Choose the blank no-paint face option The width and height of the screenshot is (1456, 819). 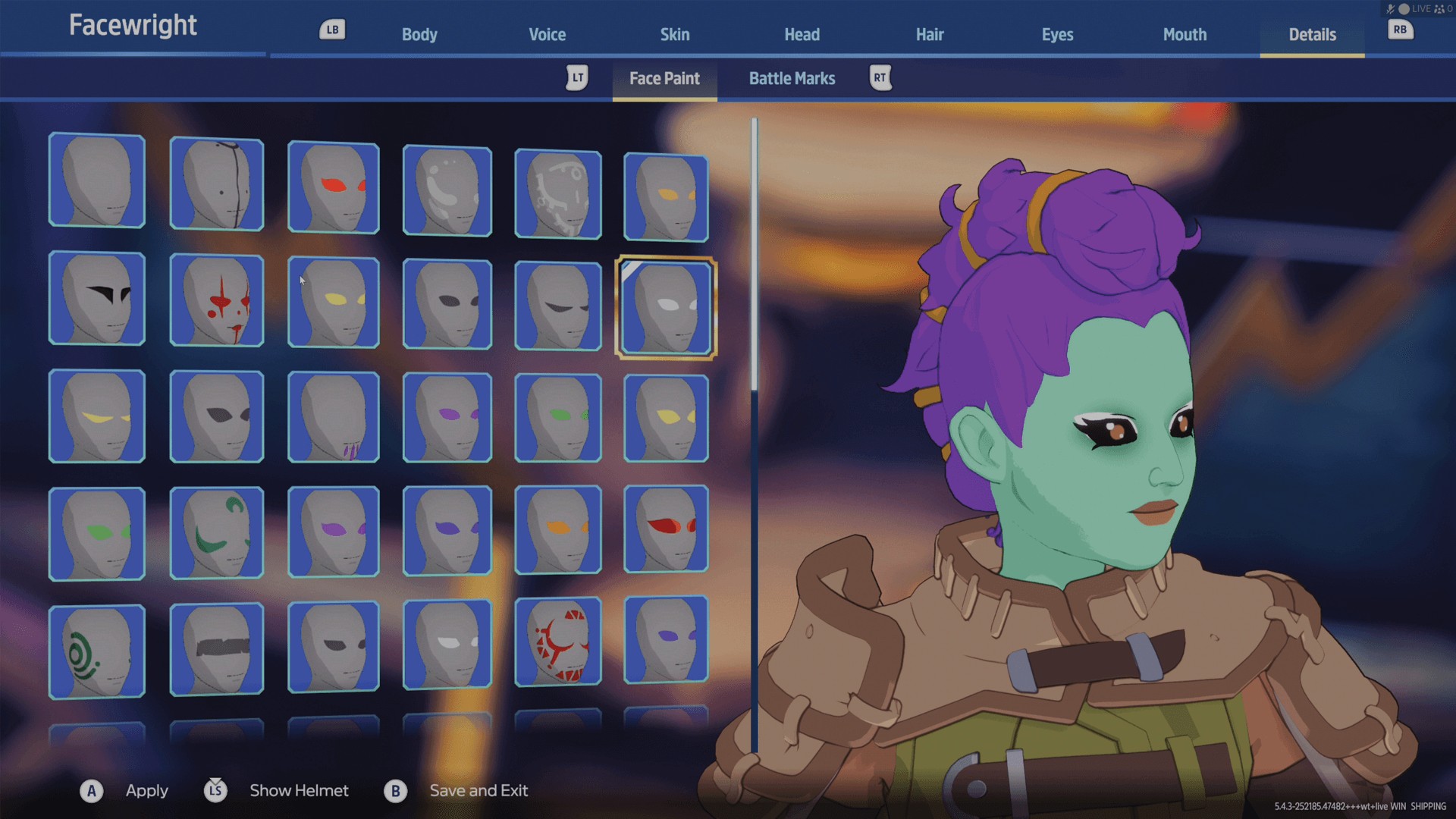click(97, 180)
